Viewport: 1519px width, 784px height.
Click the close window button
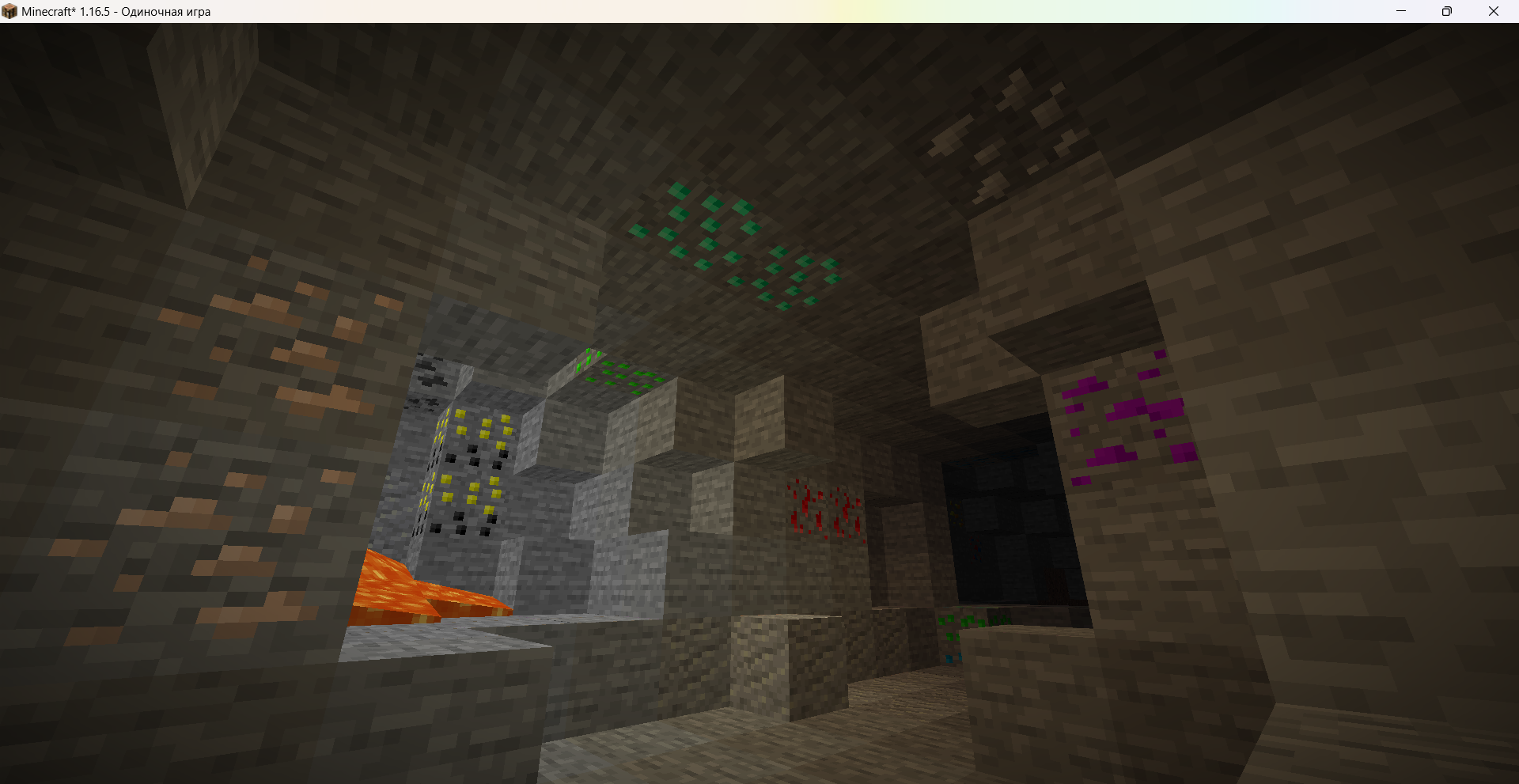tap(1494, 11)
